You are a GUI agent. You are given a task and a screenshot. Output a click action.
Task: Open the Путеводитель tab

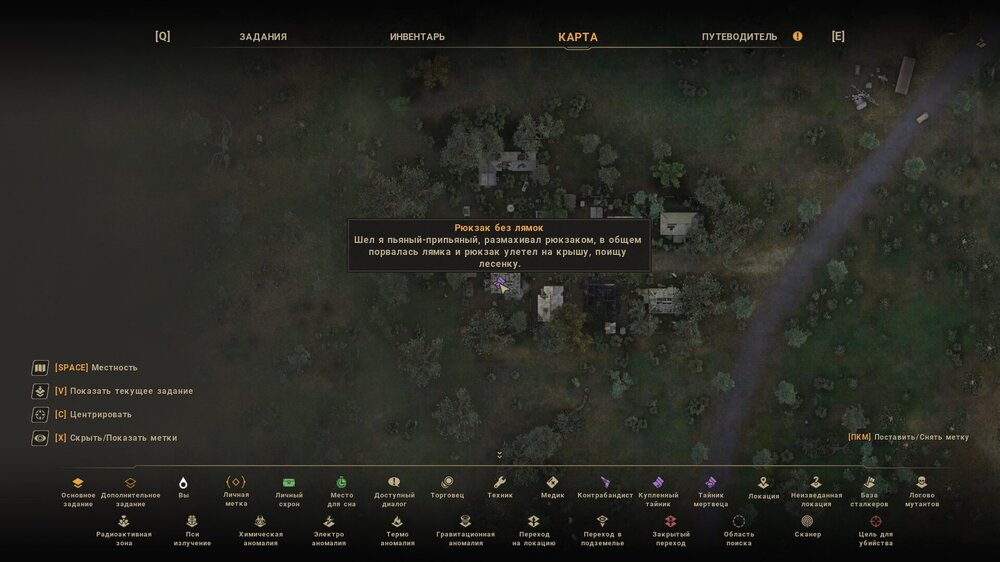click(739, 37)
